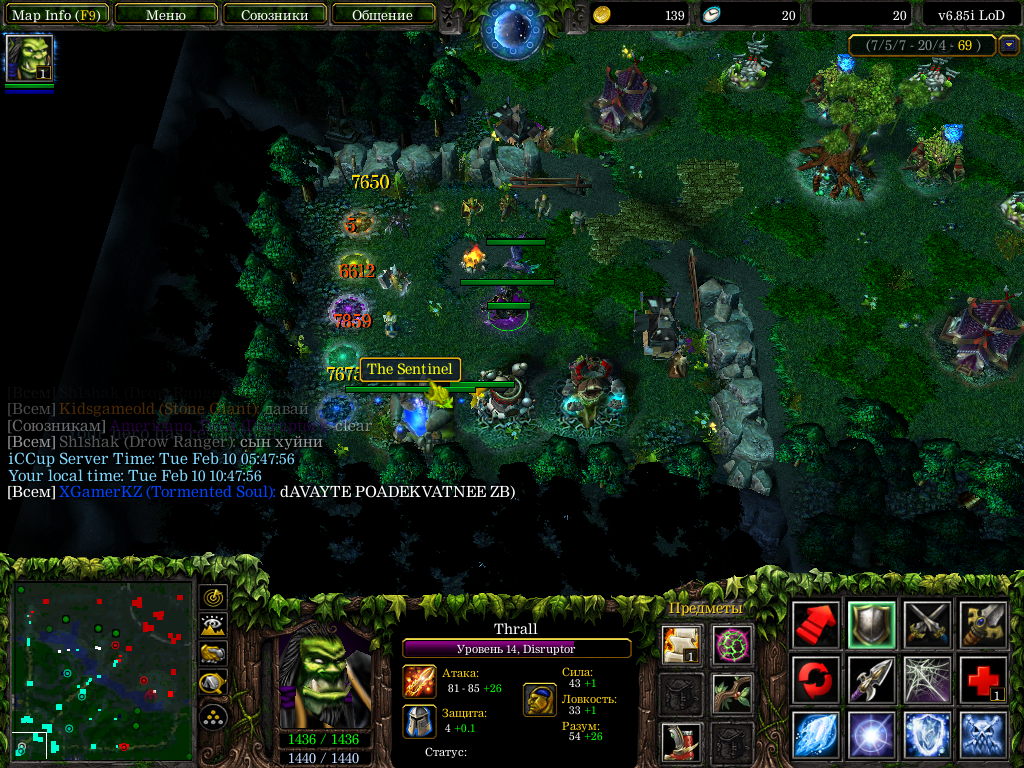The width and height of the screenshot is (1024, 768).
Task: Cast the blue skull ultimate ability
Action: point(981,734)
